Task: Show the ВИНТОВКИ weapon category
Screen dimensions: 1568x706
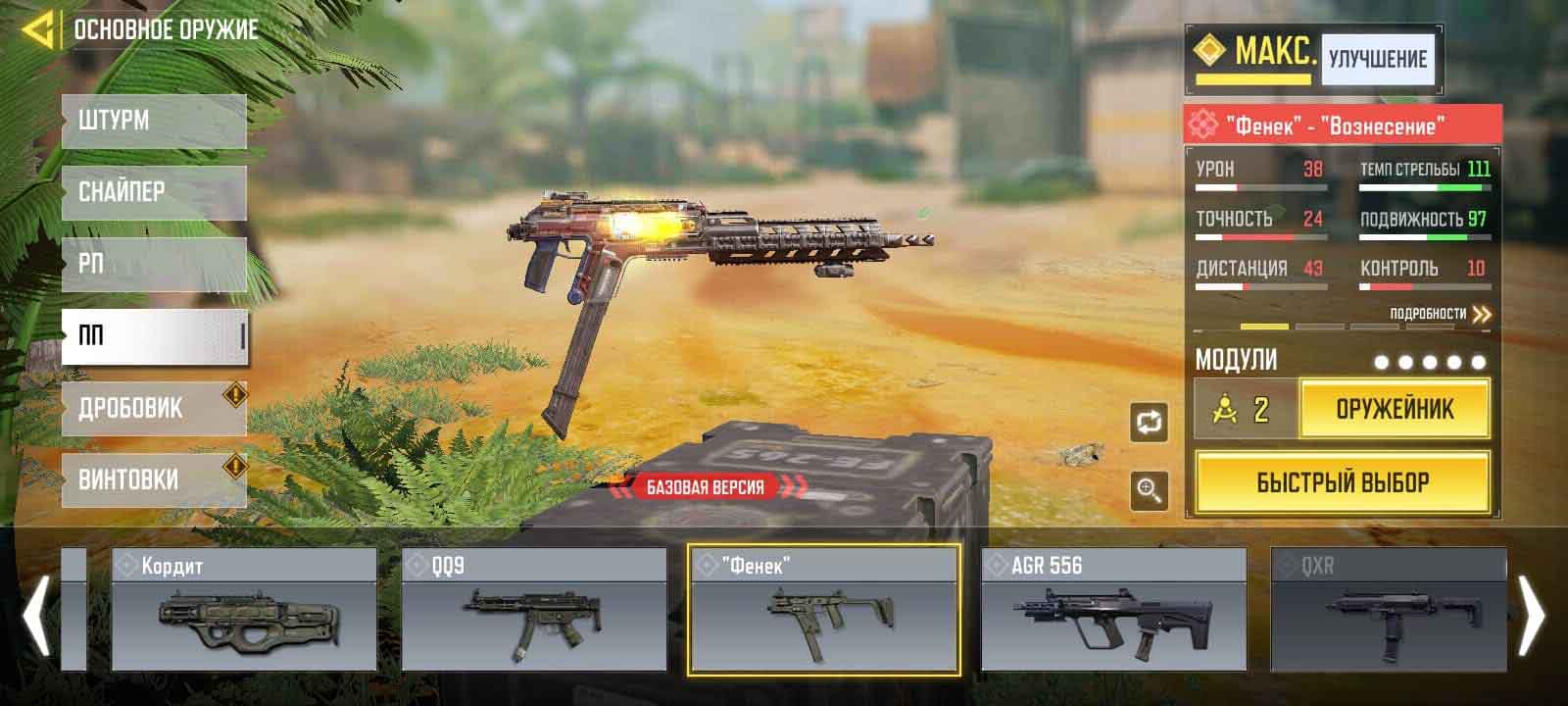Action: (154, 479)
